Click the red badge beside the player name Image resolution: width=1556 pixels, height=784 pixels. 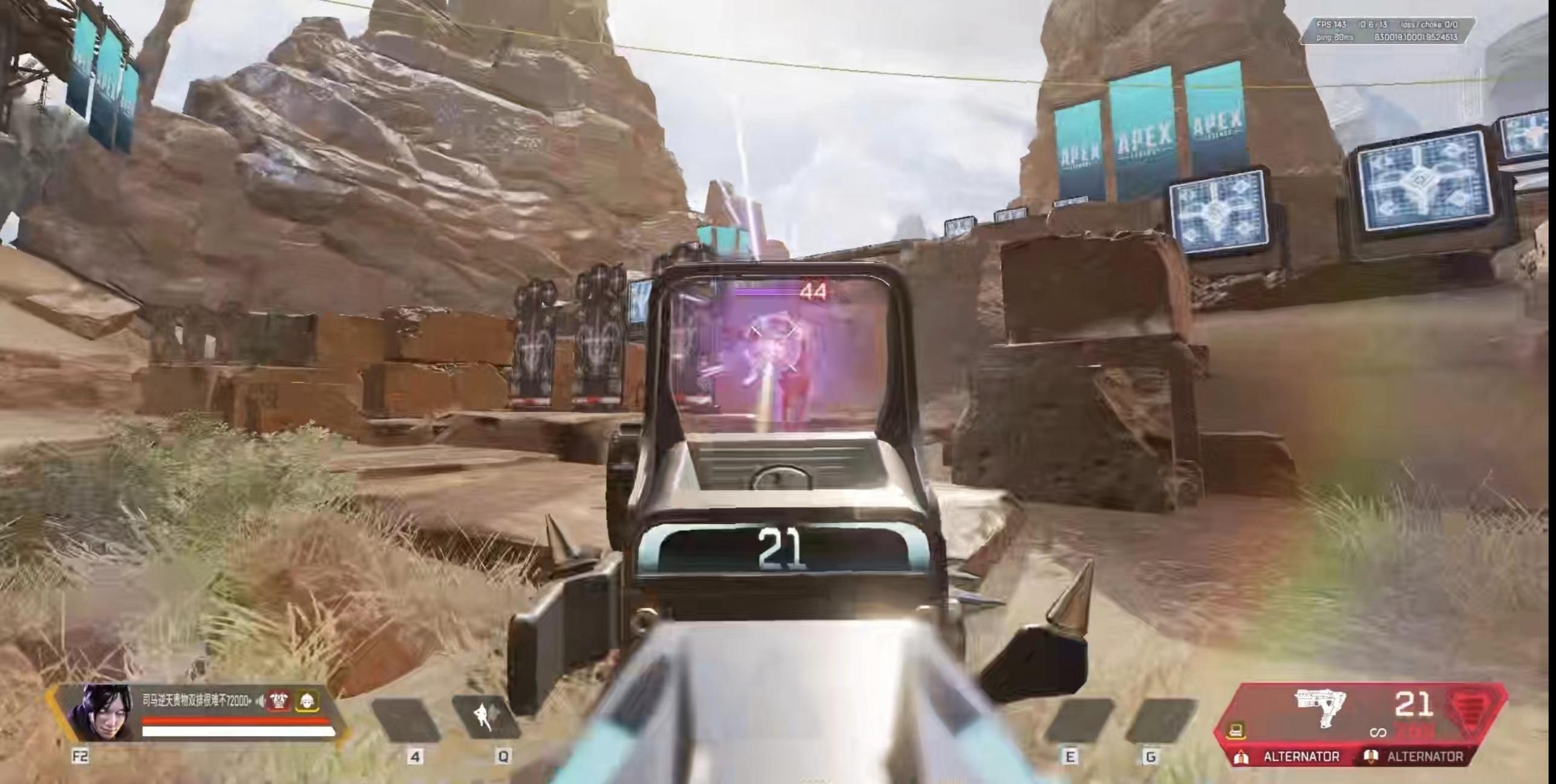[279, 701]
